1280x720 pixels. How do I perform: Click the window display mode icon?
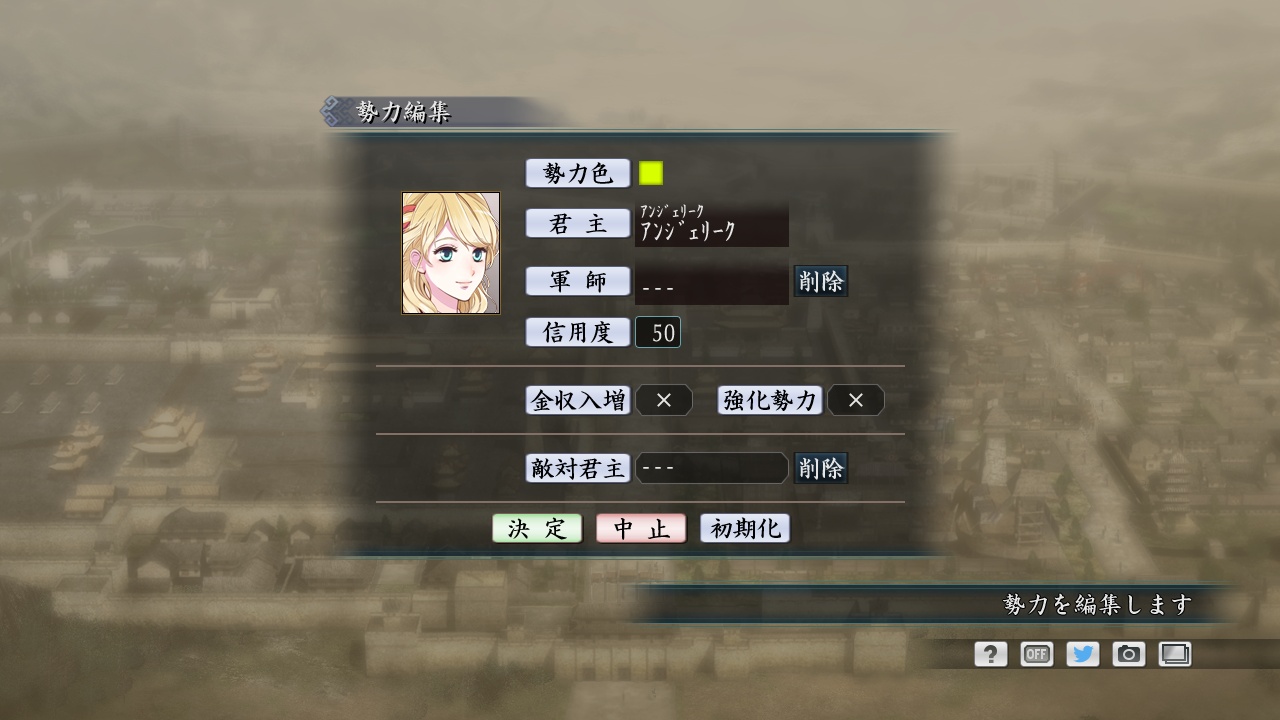[1175, 654]
